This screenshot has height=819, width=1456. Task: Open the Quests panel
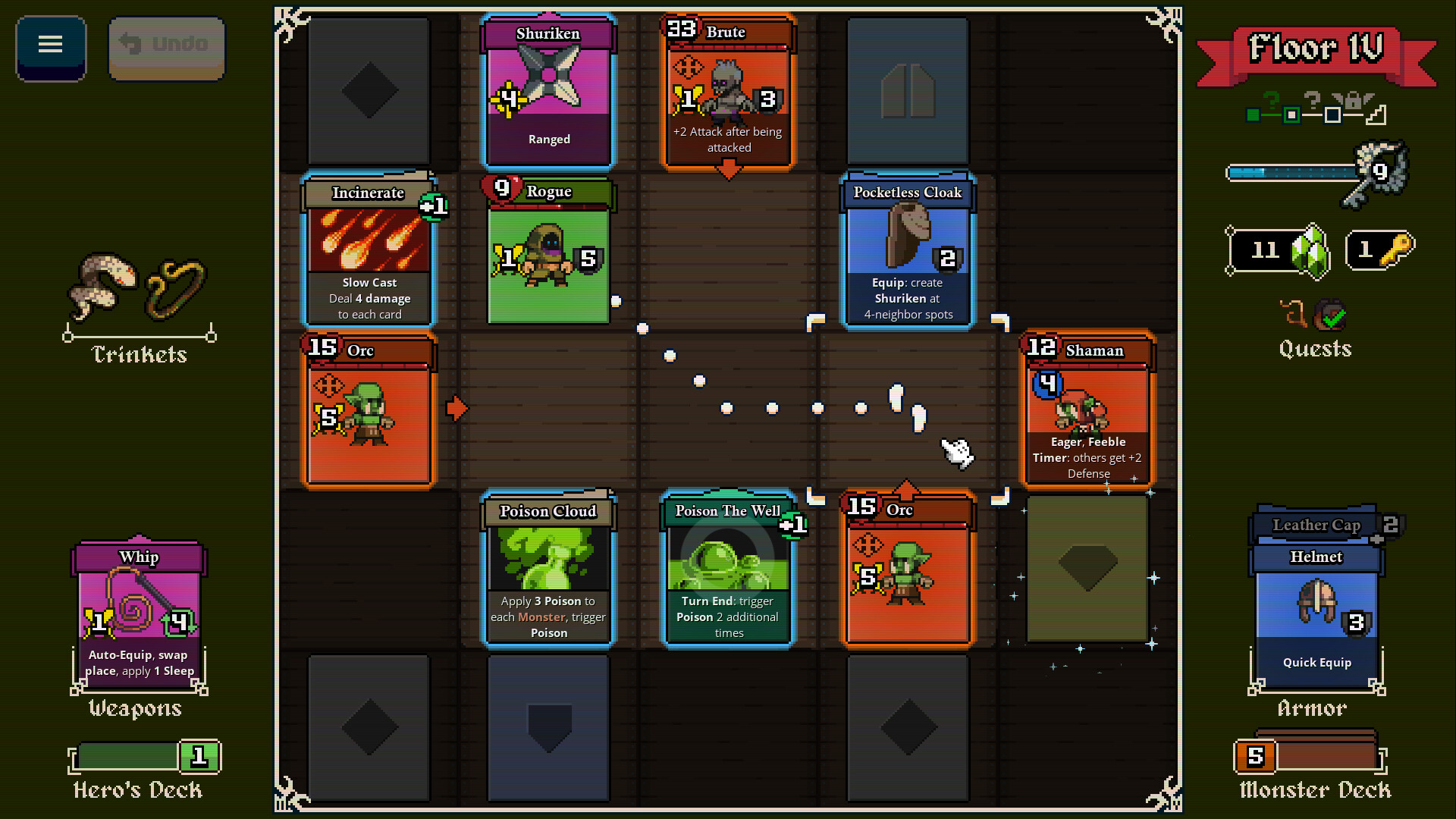click(1316, 349)
